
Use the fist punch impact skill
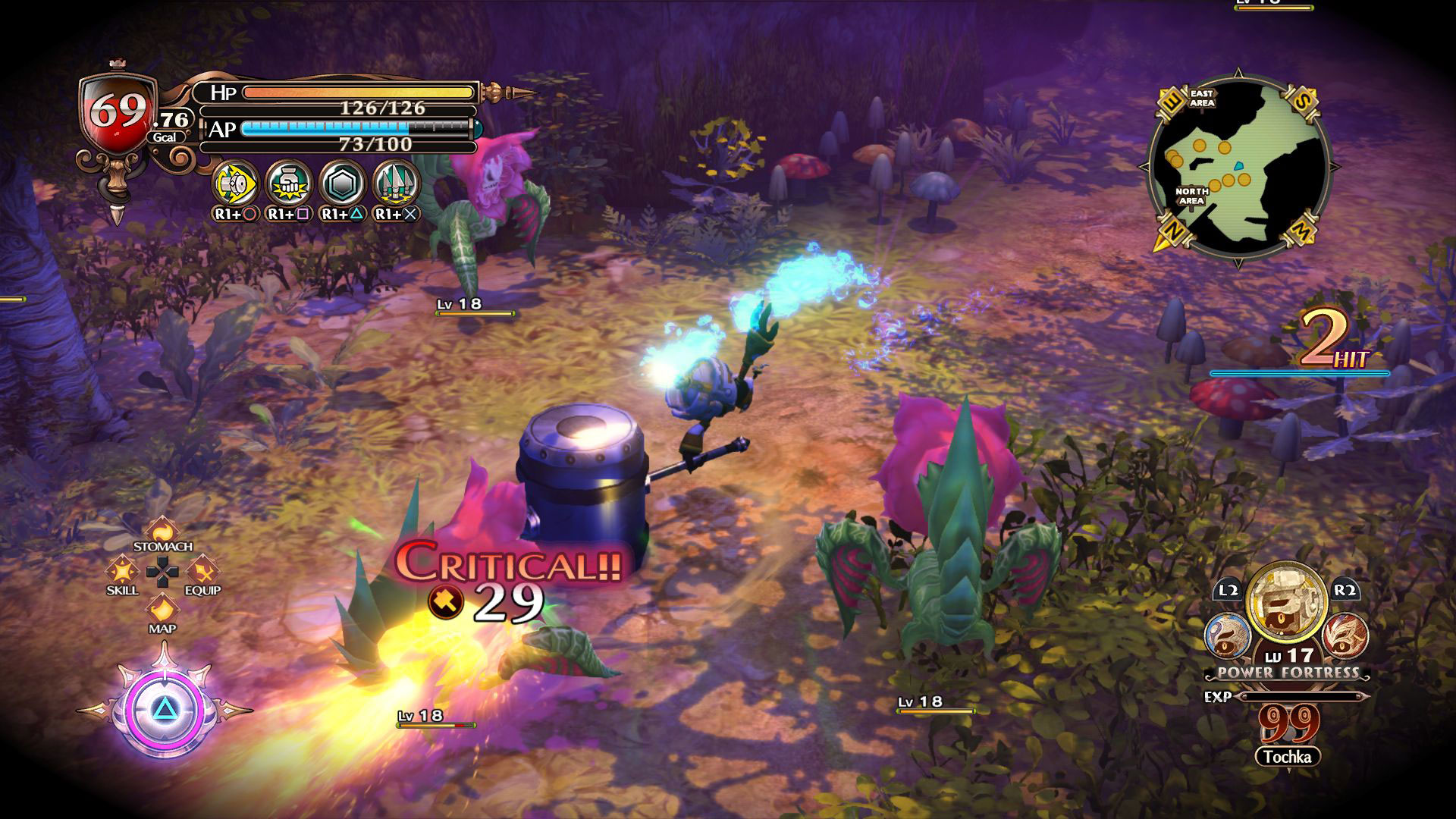(289, 184)
